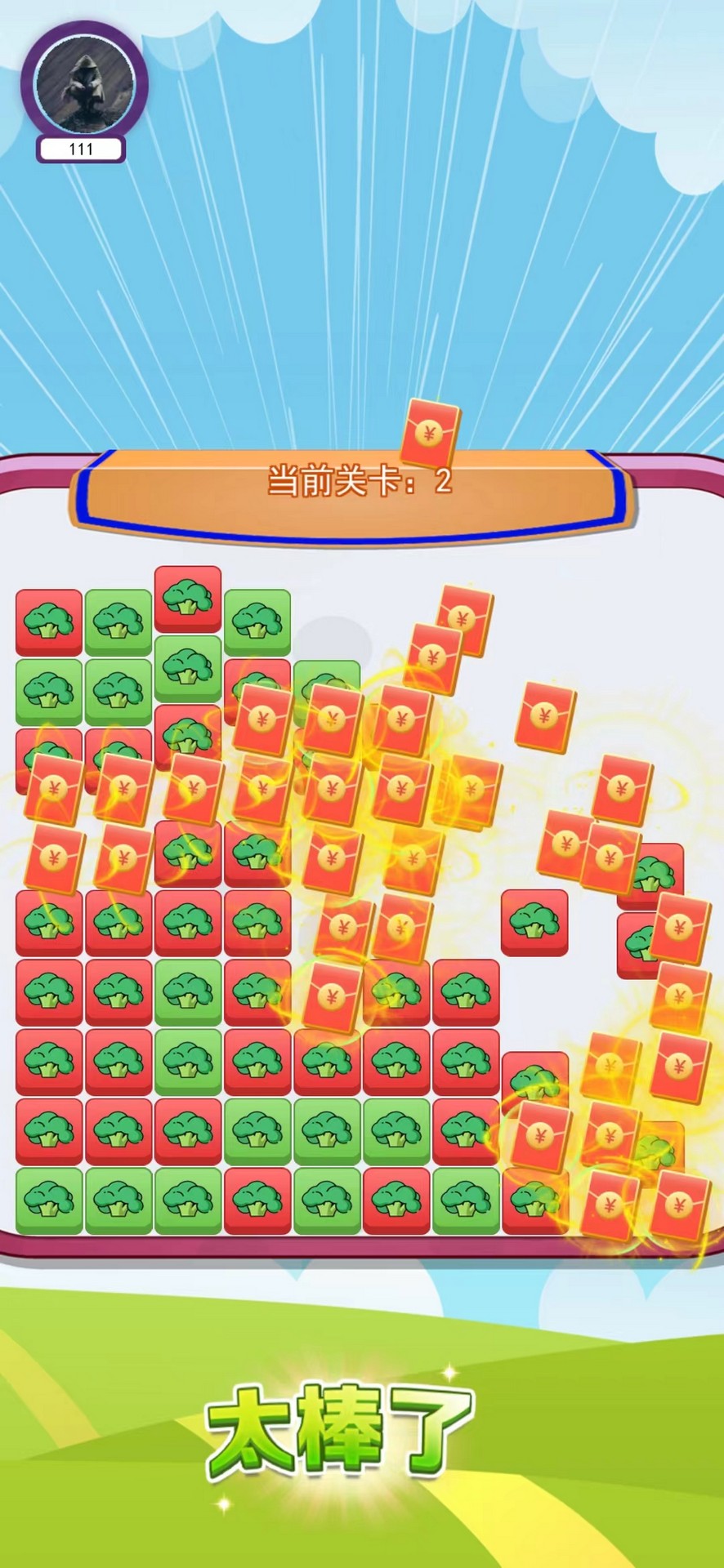Viewport: 724px width, 1568px height.
Task: Open the player avatar profile
Action: point(84,82)
